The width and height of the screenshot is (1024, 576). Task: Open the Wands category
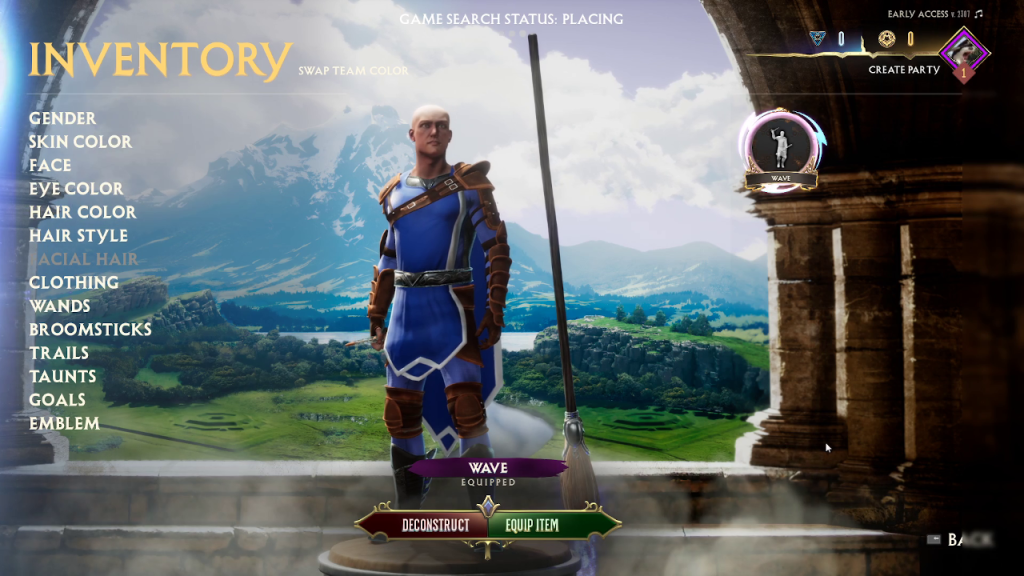[59, 306]
